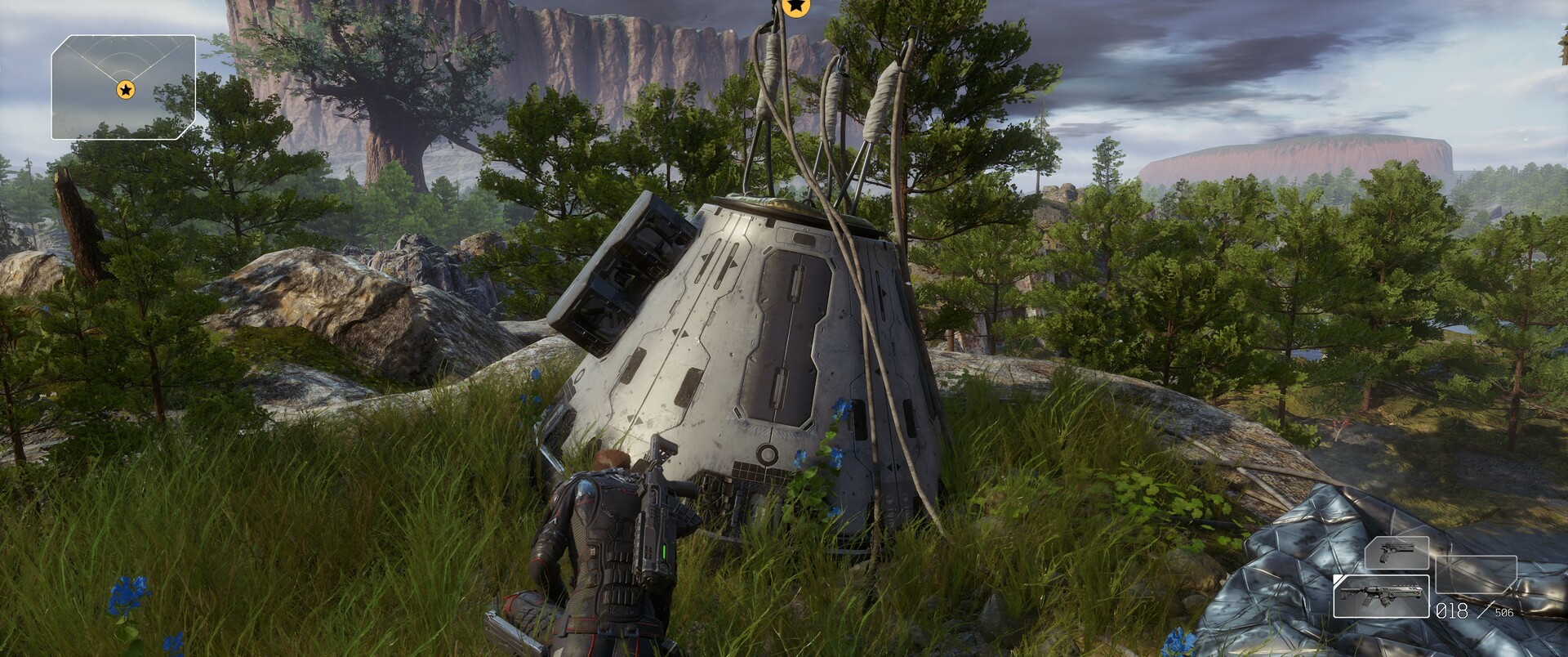
Task: Select the assault rifle weapon slot
Action: [1381, 597]
